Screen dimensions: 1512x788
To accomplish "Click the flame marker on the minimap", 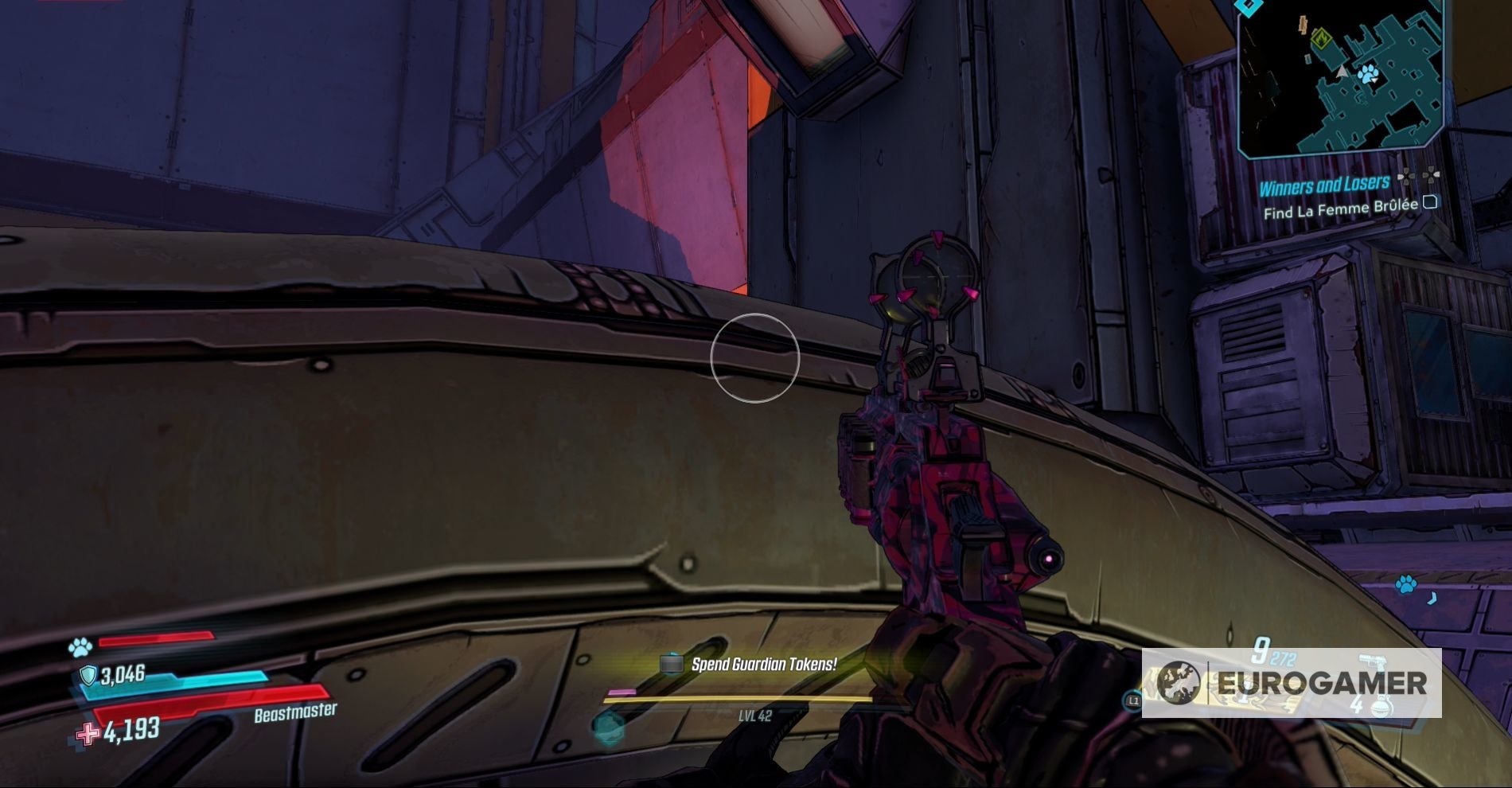I will [1322, 38].
